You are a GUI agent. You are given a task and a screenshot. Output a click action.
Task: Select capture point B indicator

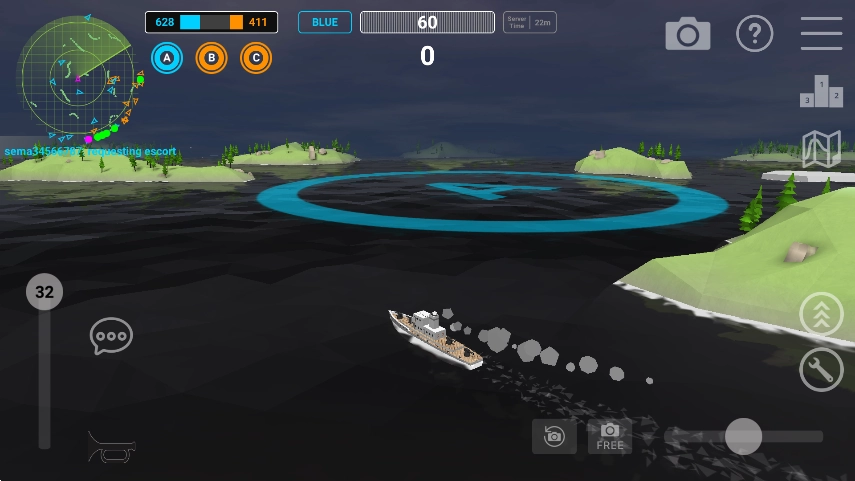[211, 59]
